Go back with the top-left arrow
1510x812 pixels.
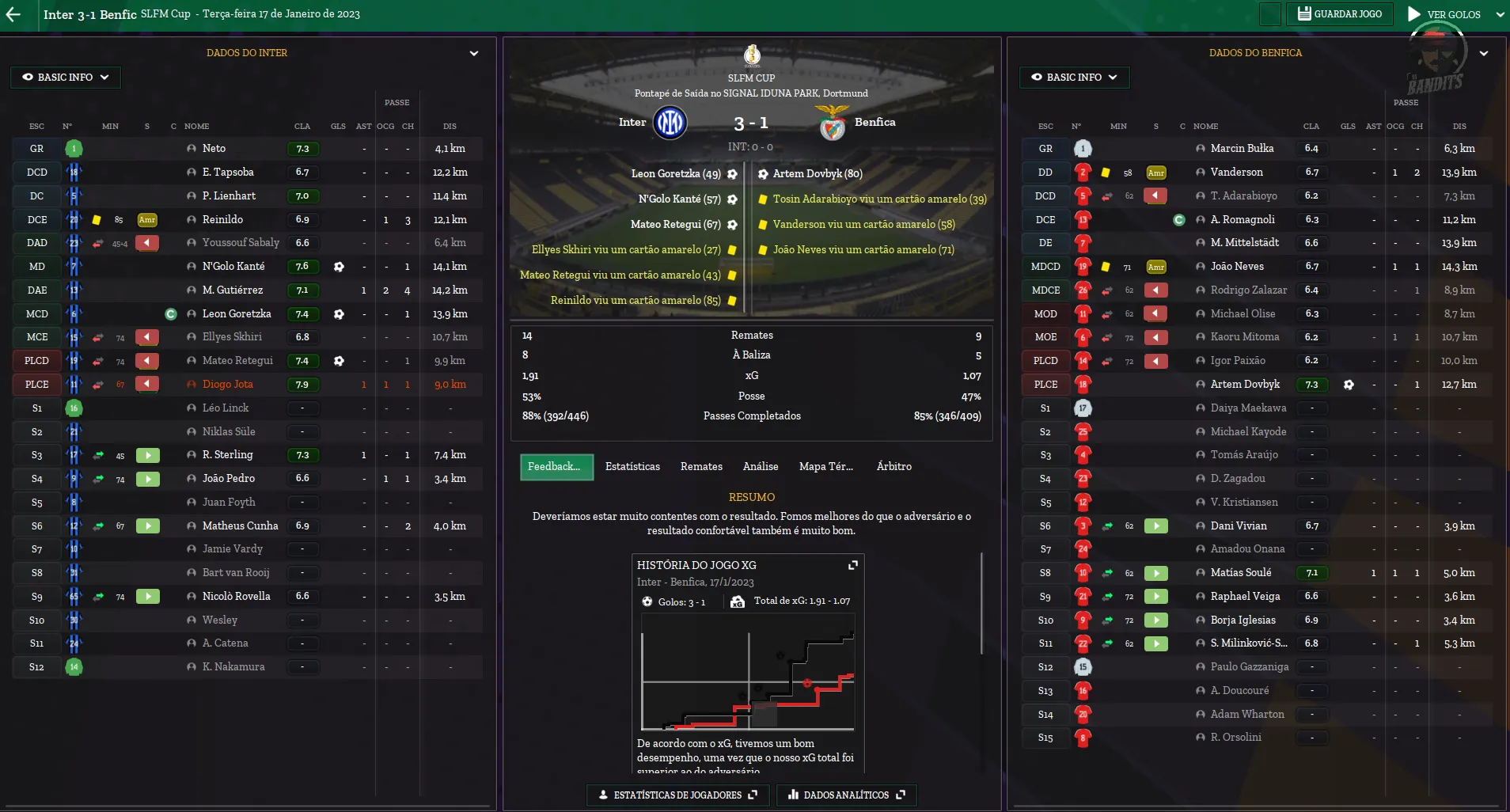(x=13, y=14)
